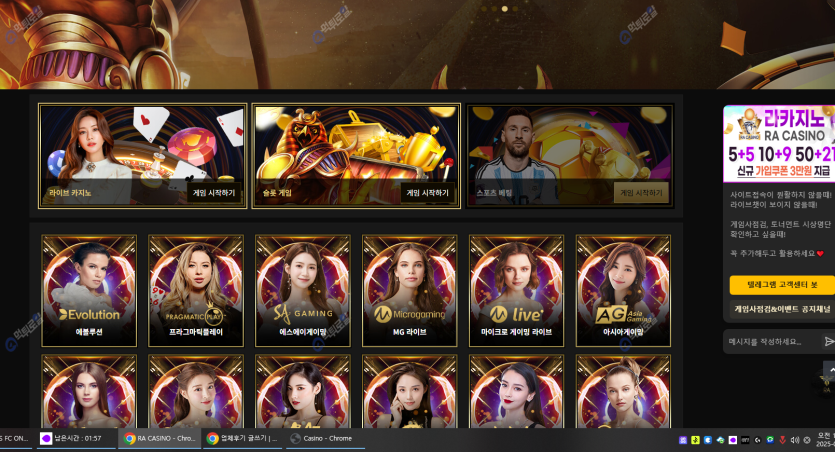Image resolution: width=835 pixels, height=452 pixels.
Task: Switch to the RA CASINO Chrome taskbar window
Action: [159, 438]
